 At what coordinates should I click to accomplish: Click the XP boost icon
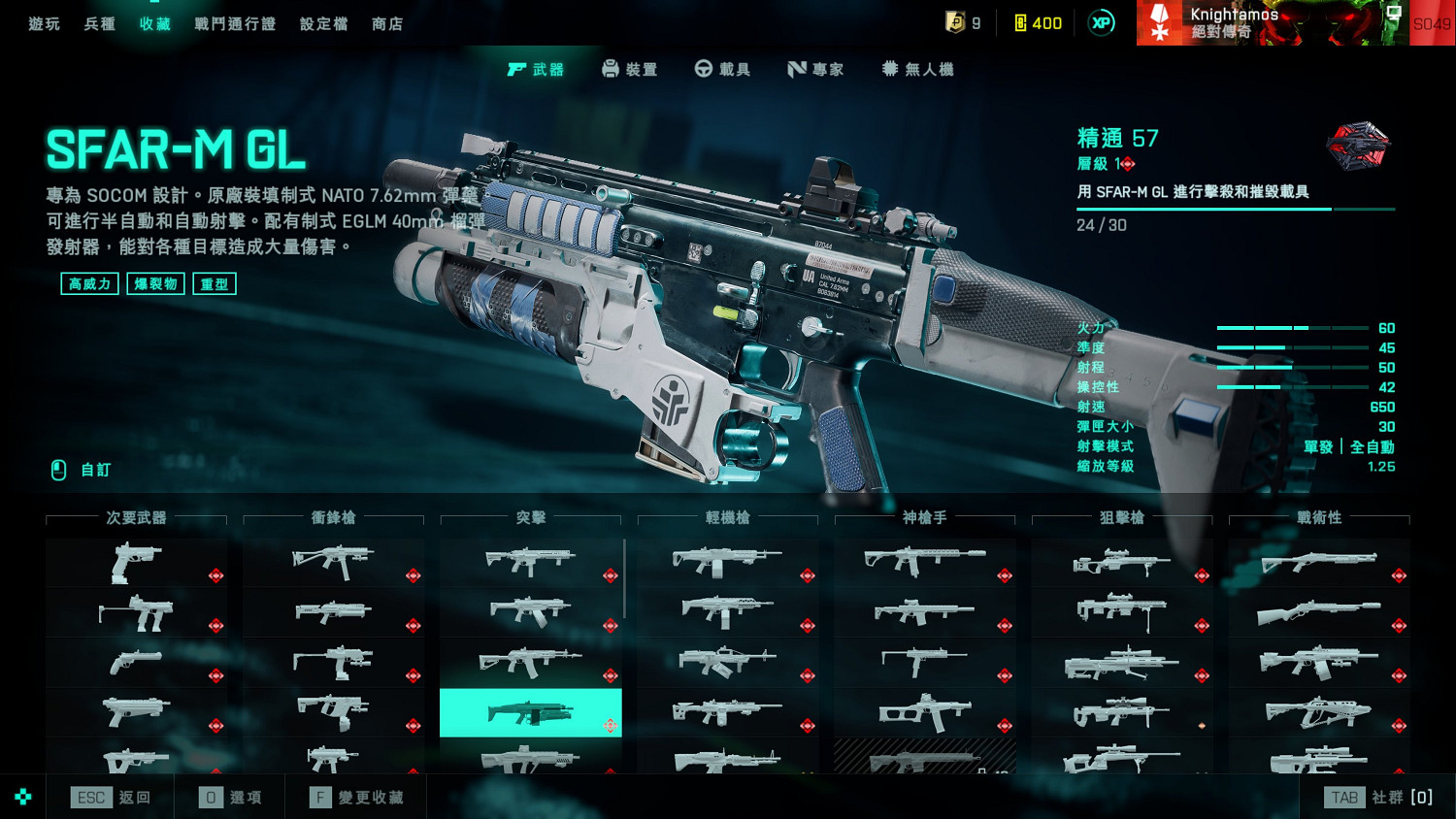[x=1101, y=23]
